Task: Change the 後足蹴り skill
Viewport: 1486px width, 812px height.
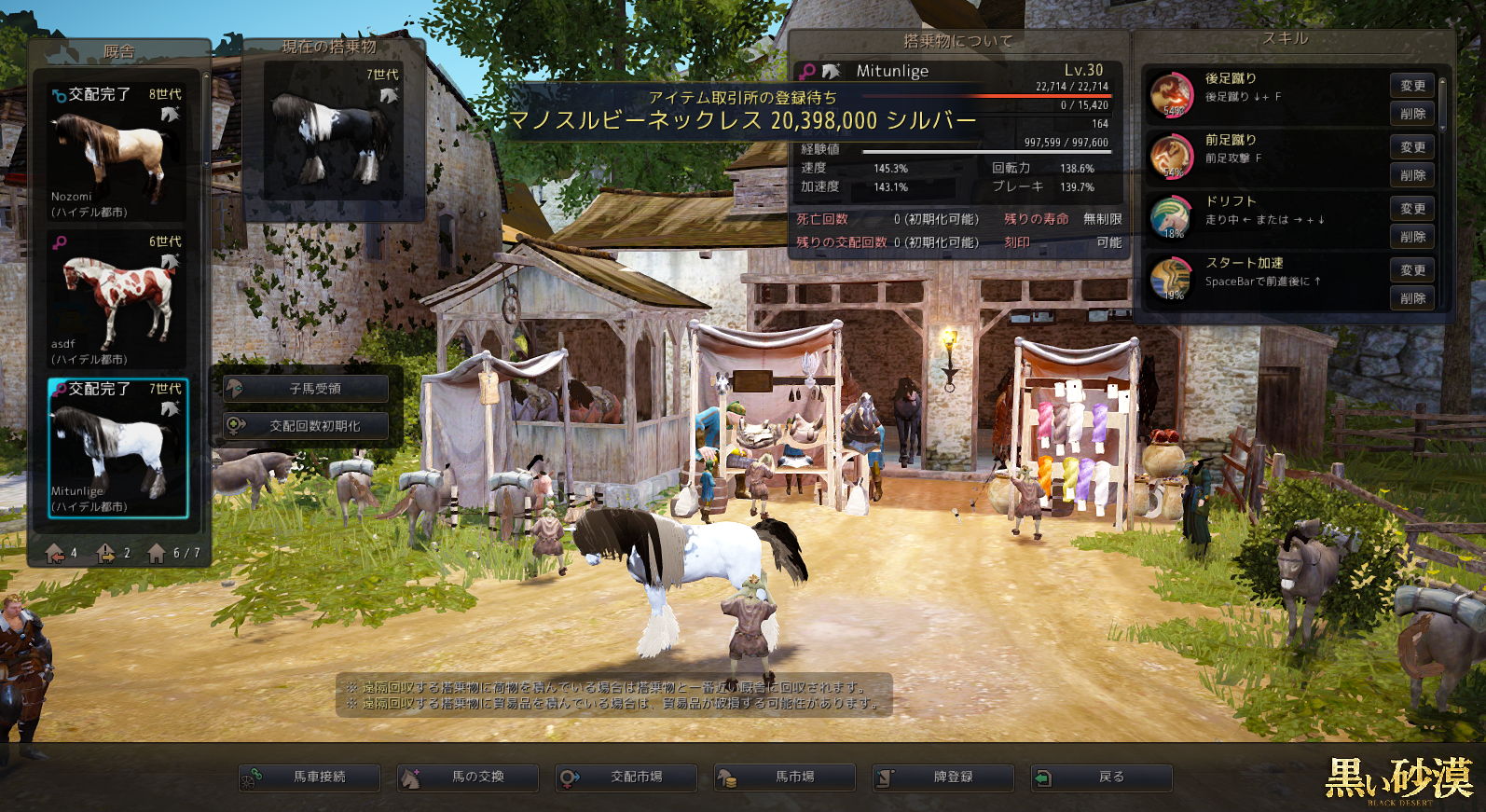Action: [1412, 86]
